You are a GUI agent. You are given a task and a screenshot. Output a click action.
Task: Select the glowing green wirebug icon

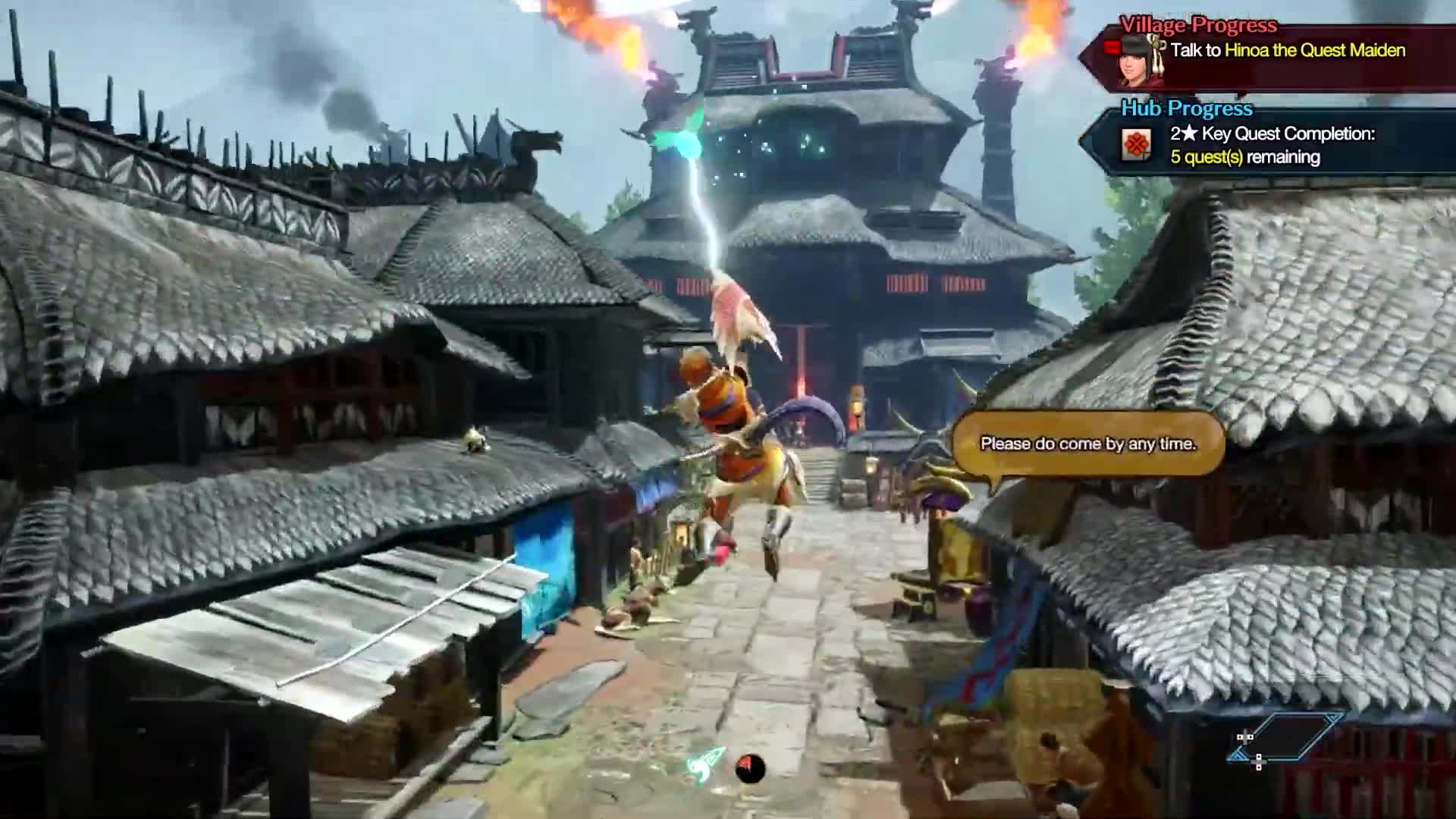pos(707,764)
